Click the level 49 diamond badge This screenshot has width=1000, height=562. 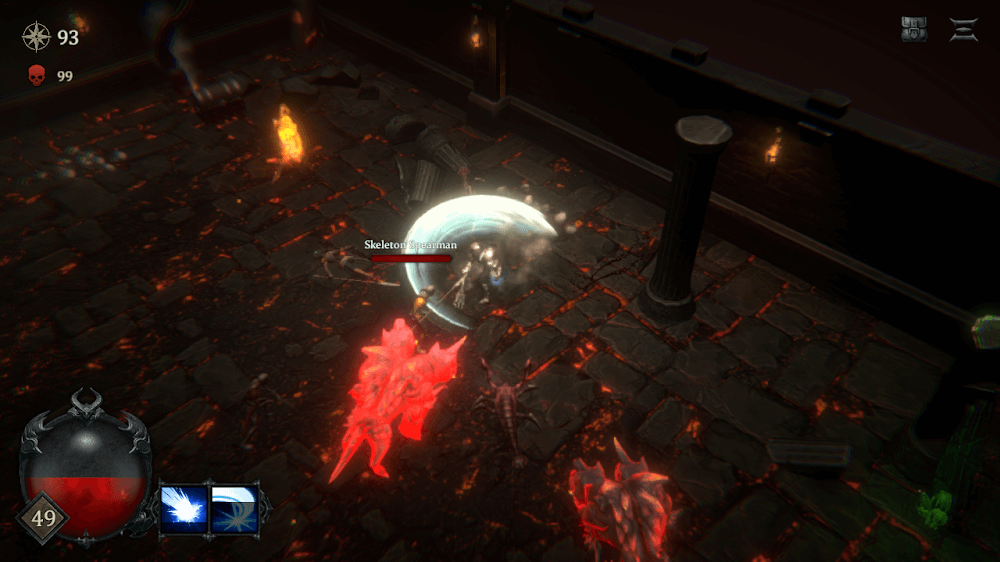pos(41,517)
